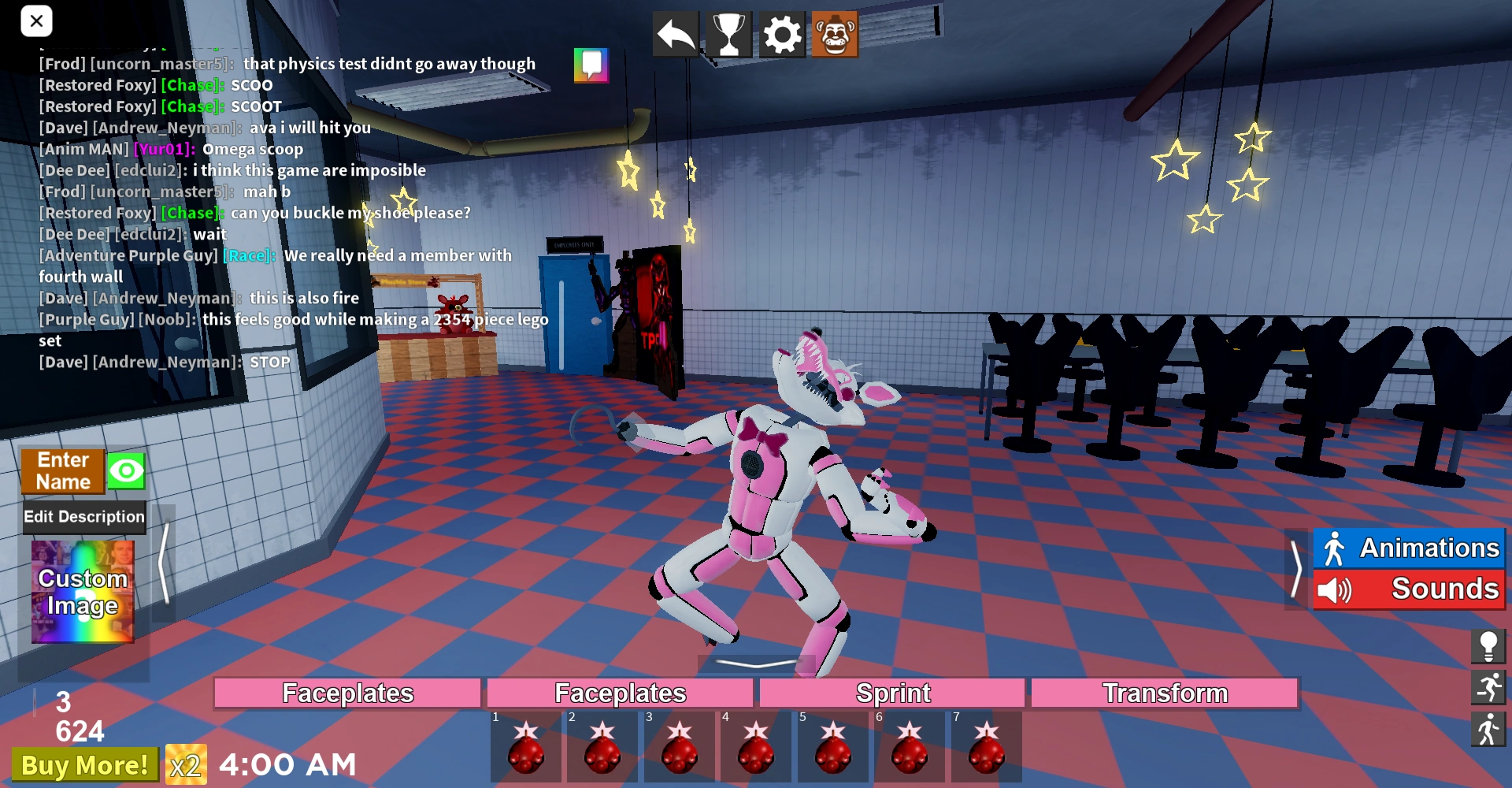Open the trophy badges menu
1512x788 pixels.
tap(728, 33)
